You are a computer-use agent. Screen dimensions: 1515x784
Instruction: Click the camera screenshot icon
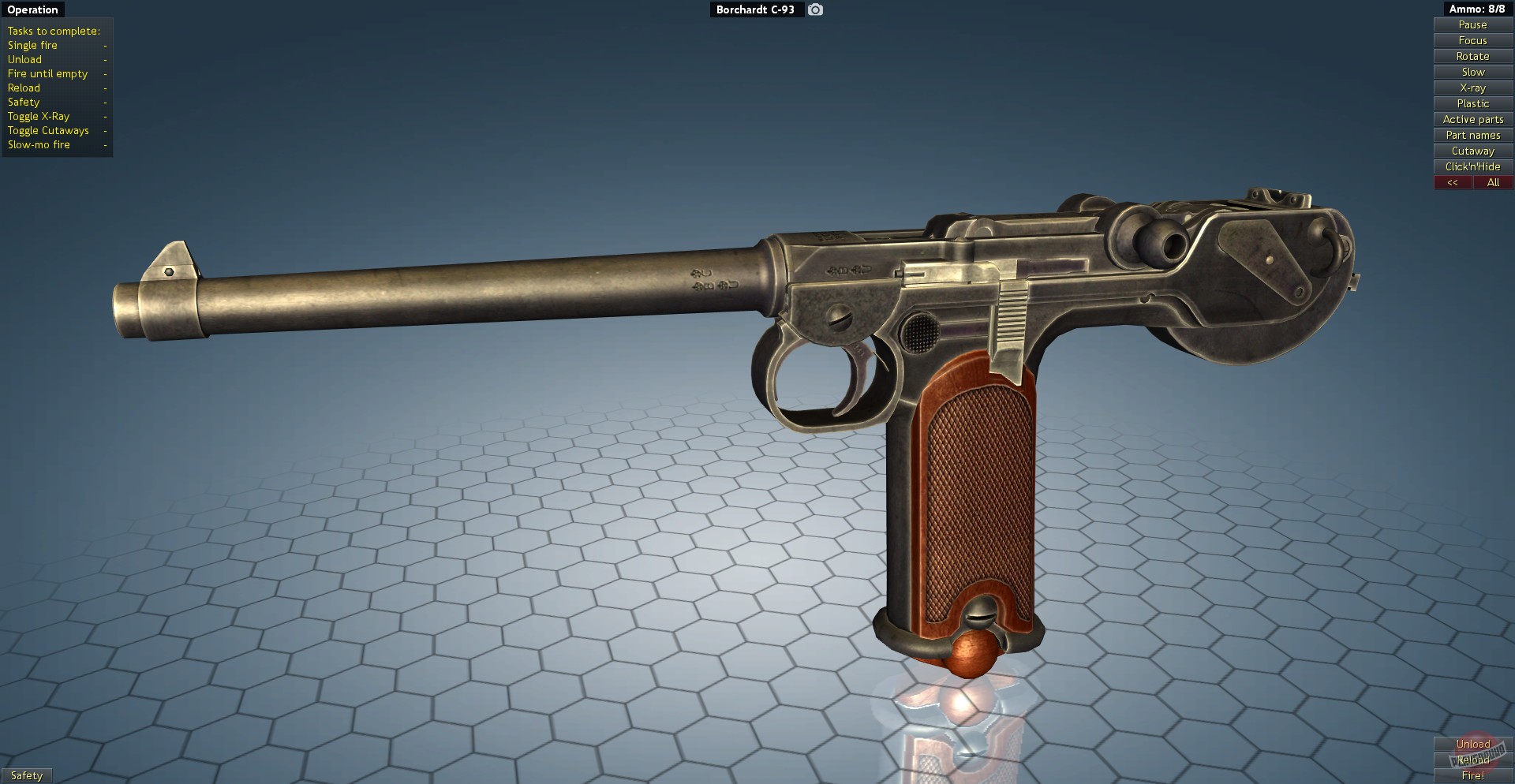(x=815, y=9)
